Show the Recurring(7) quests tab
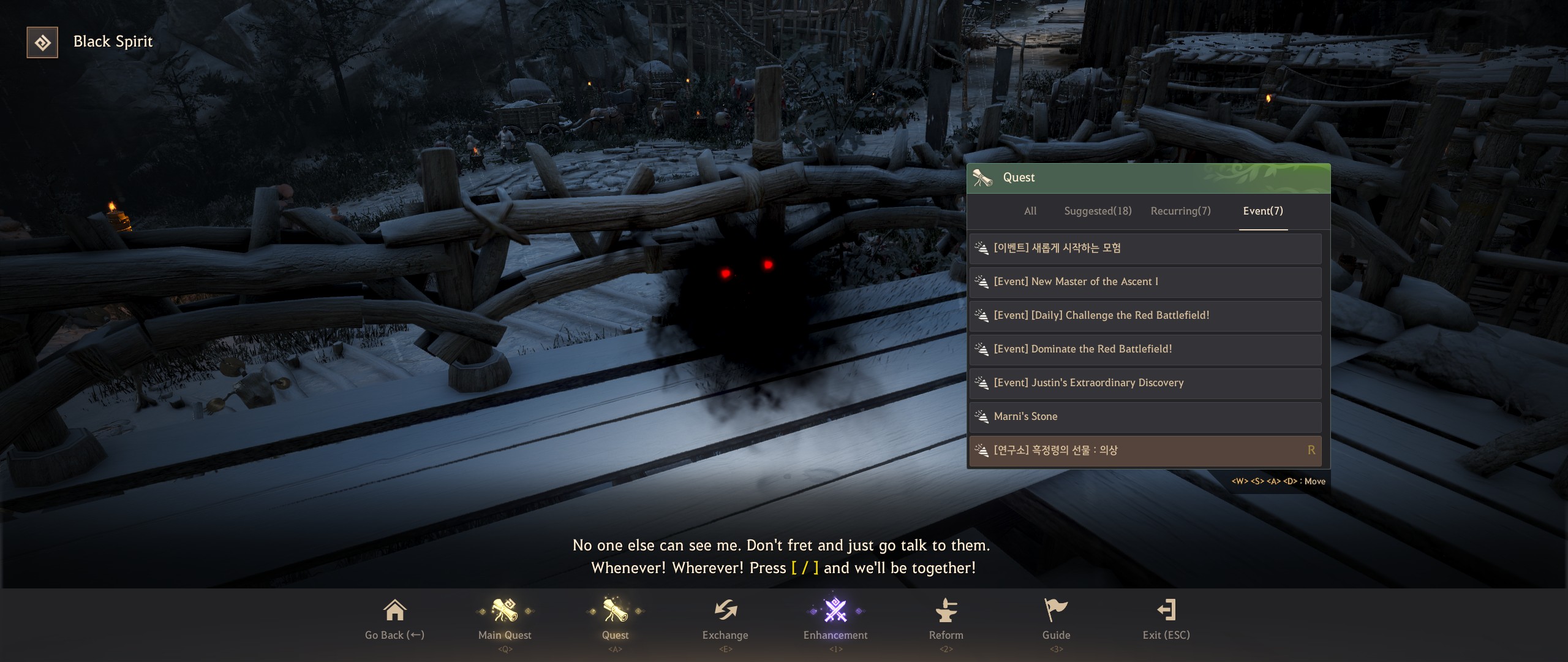The height and width of the screenshot is (662, 1568). tap(1180, 211)
